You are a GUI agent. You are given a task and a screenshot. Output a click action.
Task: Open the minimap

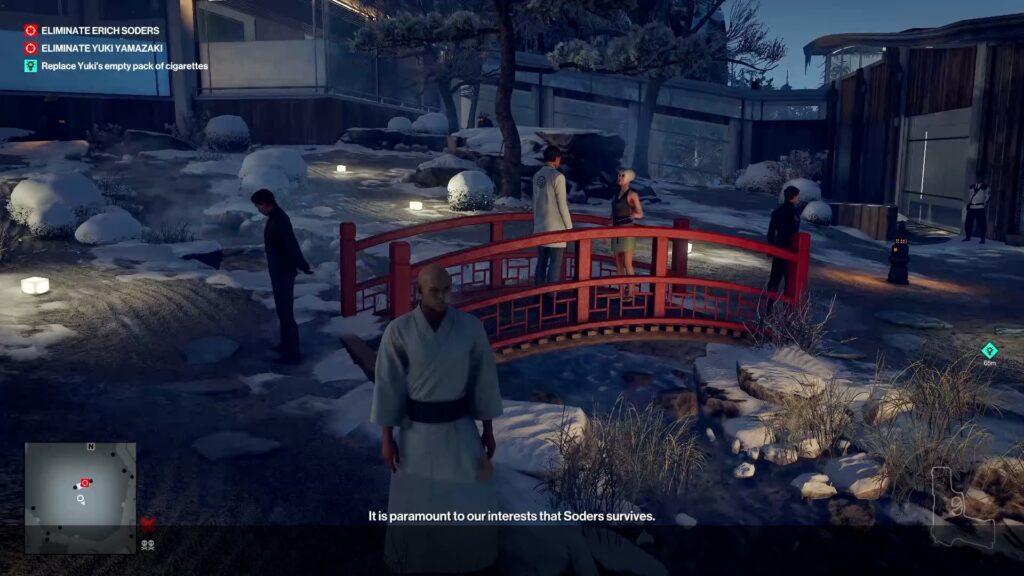[x=80, y=497]
